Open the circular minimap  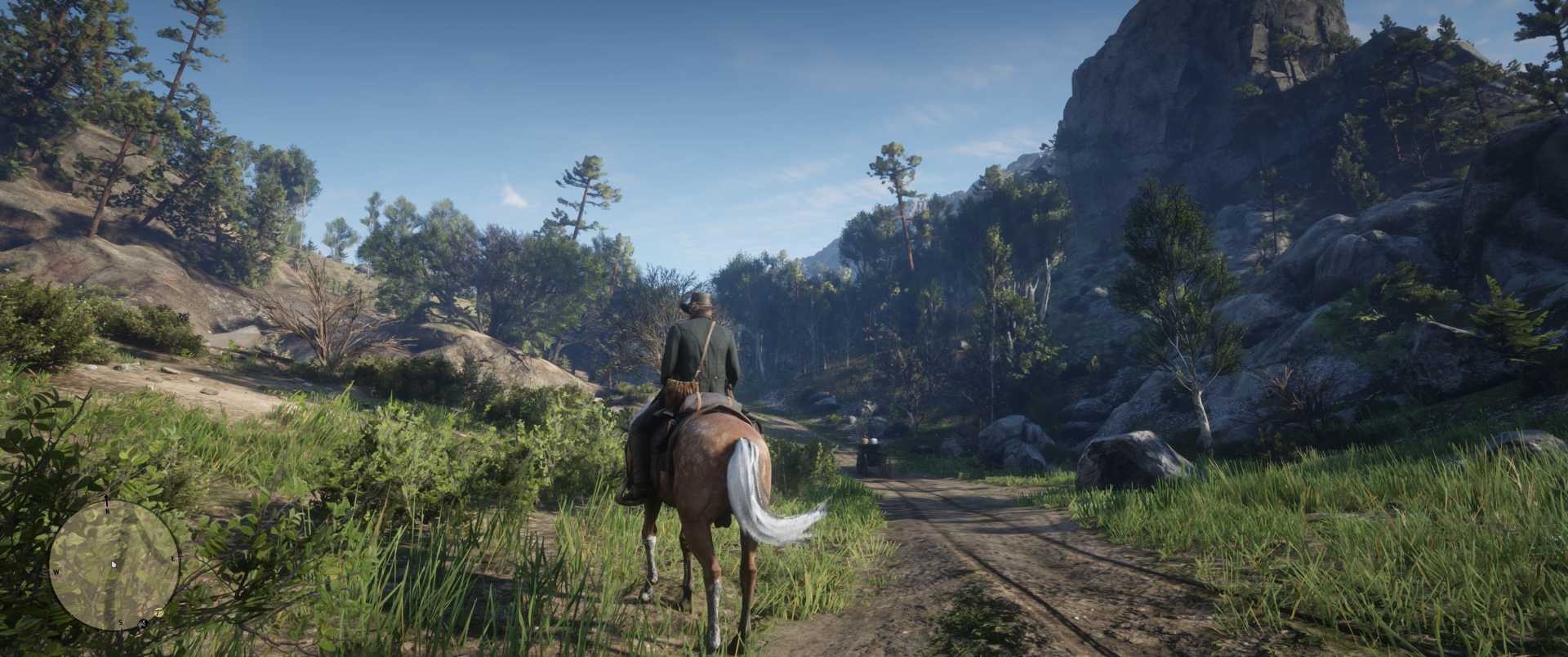(114, 565)
